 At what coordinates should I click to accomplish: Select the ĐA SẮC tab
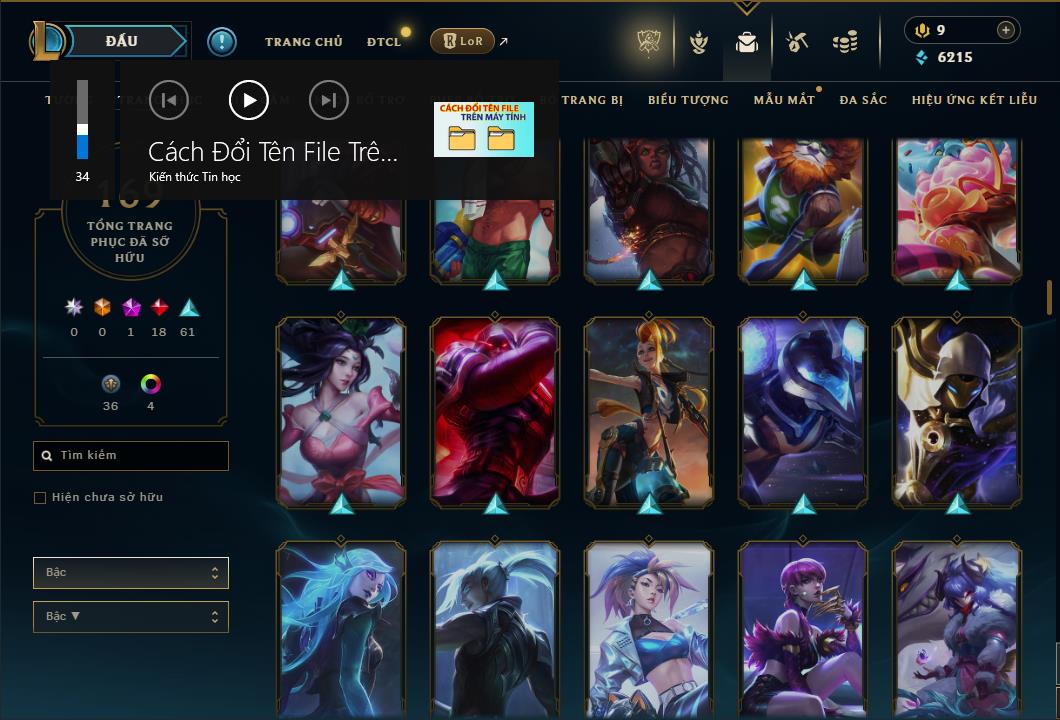click(863, 100)
